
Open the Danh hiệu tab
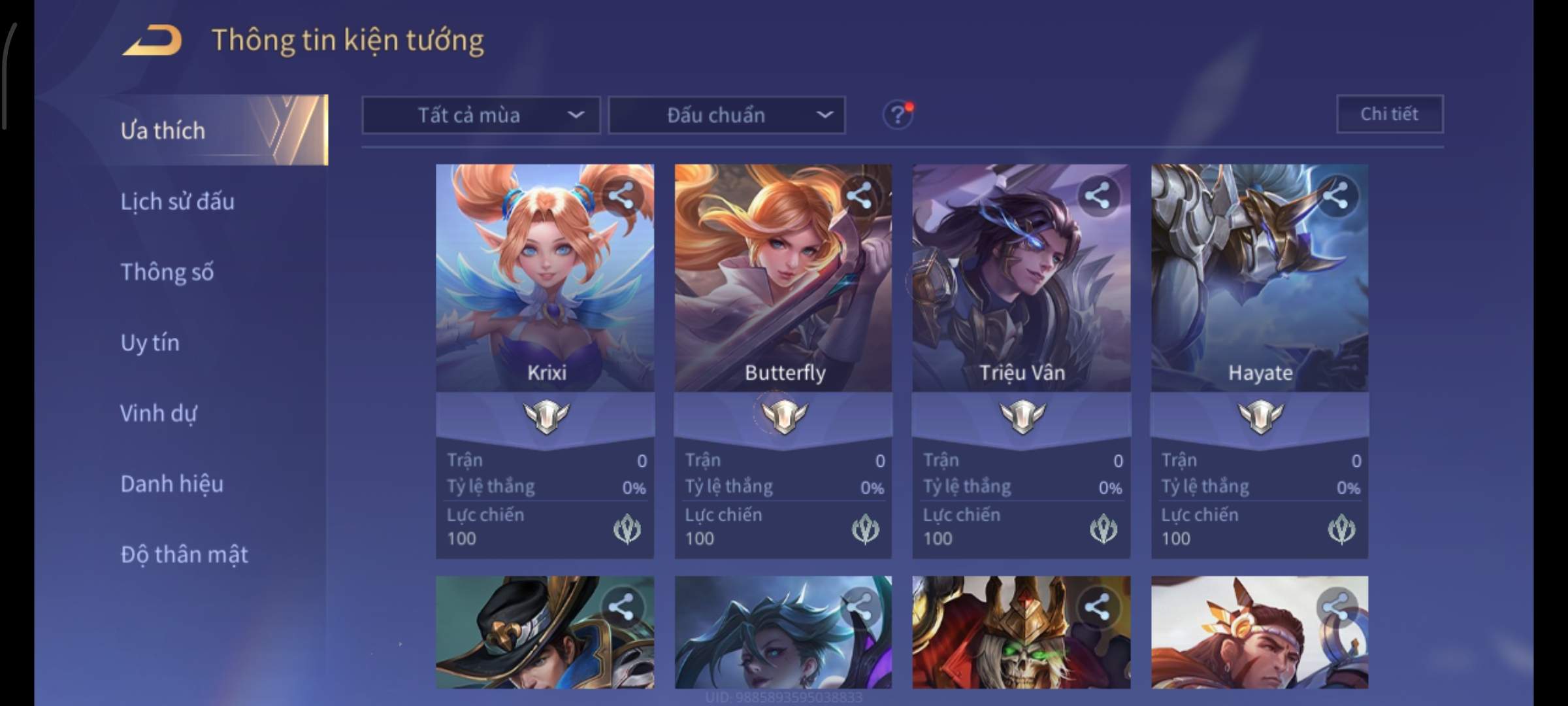[172, 484]
